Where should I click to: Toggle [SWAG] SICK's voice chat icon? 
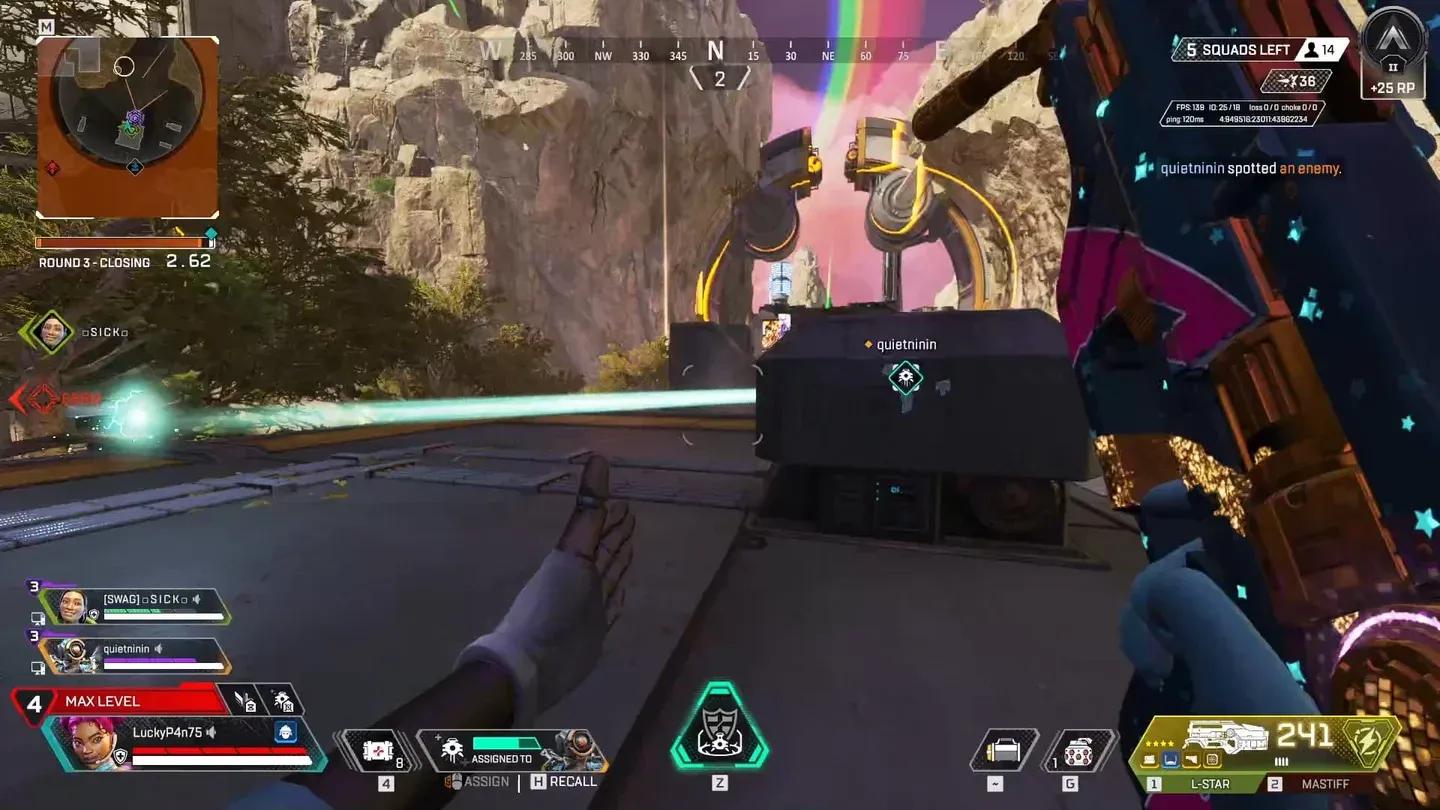[x=196, y=598]
